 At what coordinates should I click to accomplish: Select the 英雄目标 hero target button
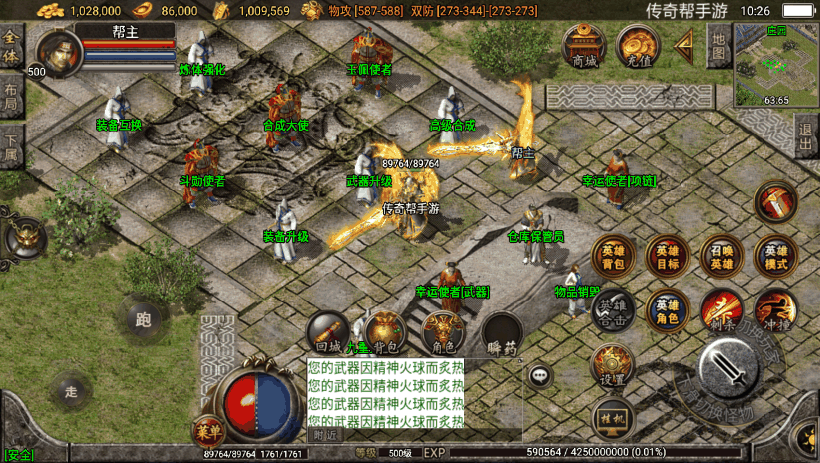(x=667, y=256)
